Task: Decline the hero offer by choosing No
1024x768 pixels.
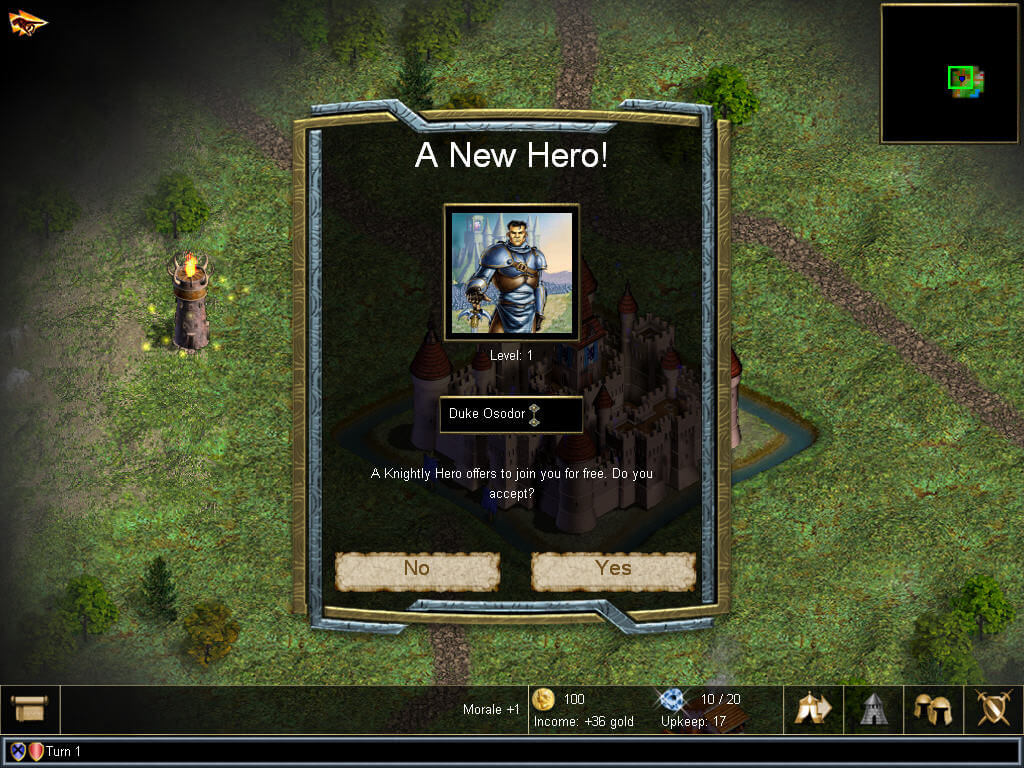Action: (417, 570)
